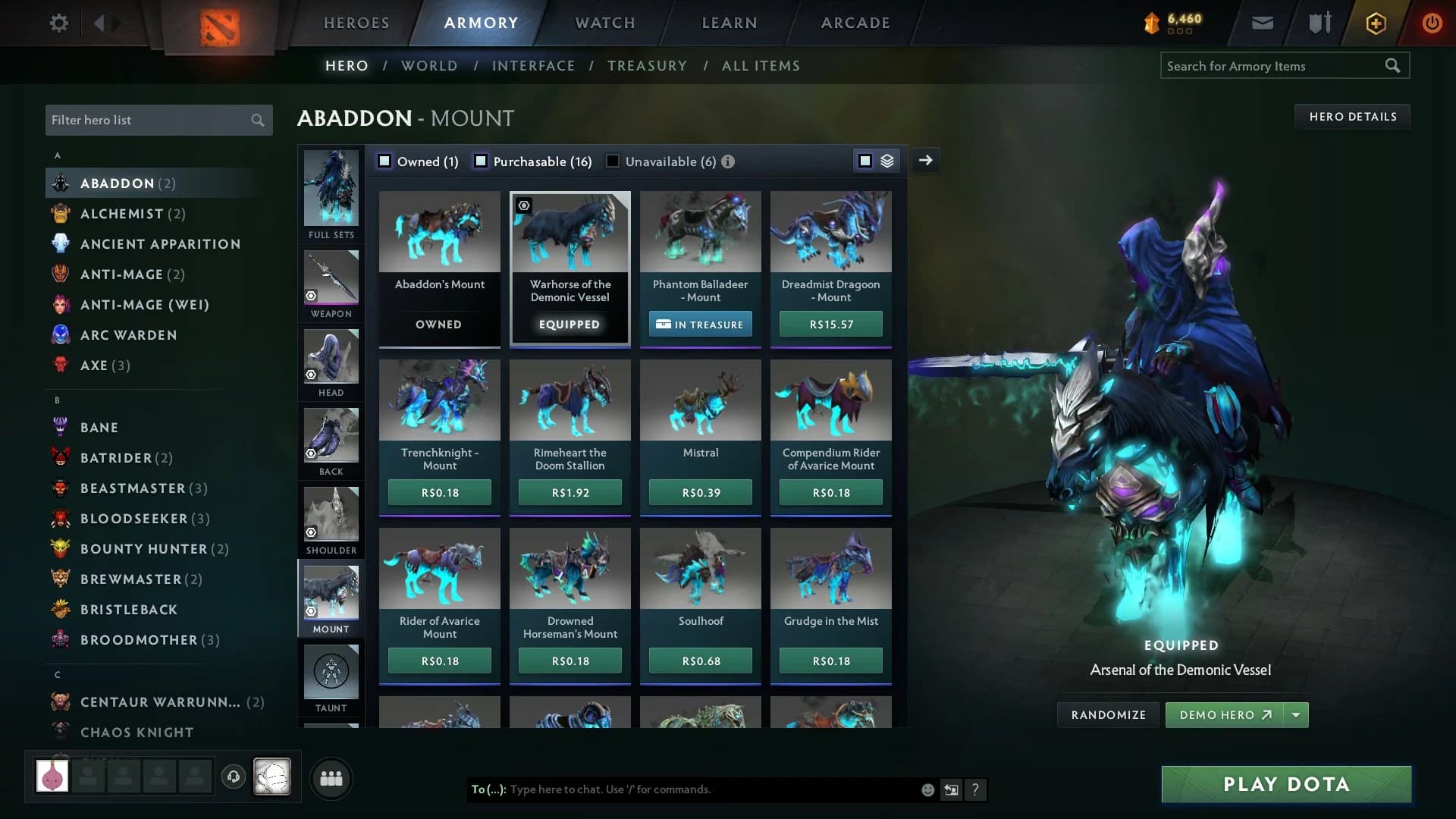Open the settings gear menu
Image resolution: width=1456 pixels, height=819 pixels.
point(58,23)
